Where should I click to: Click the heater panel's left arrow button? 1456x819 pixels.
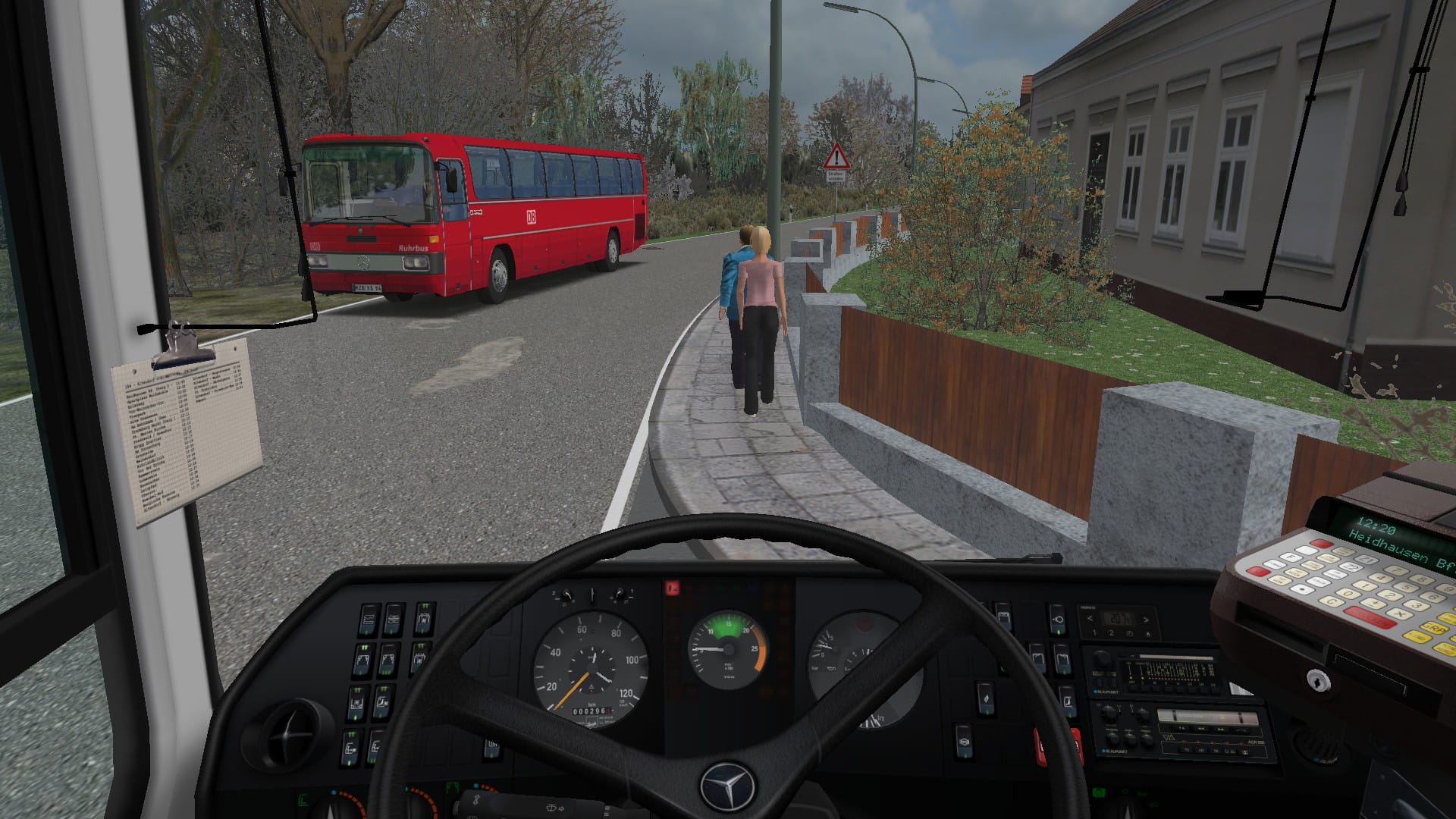click(x=1090, y=619)
